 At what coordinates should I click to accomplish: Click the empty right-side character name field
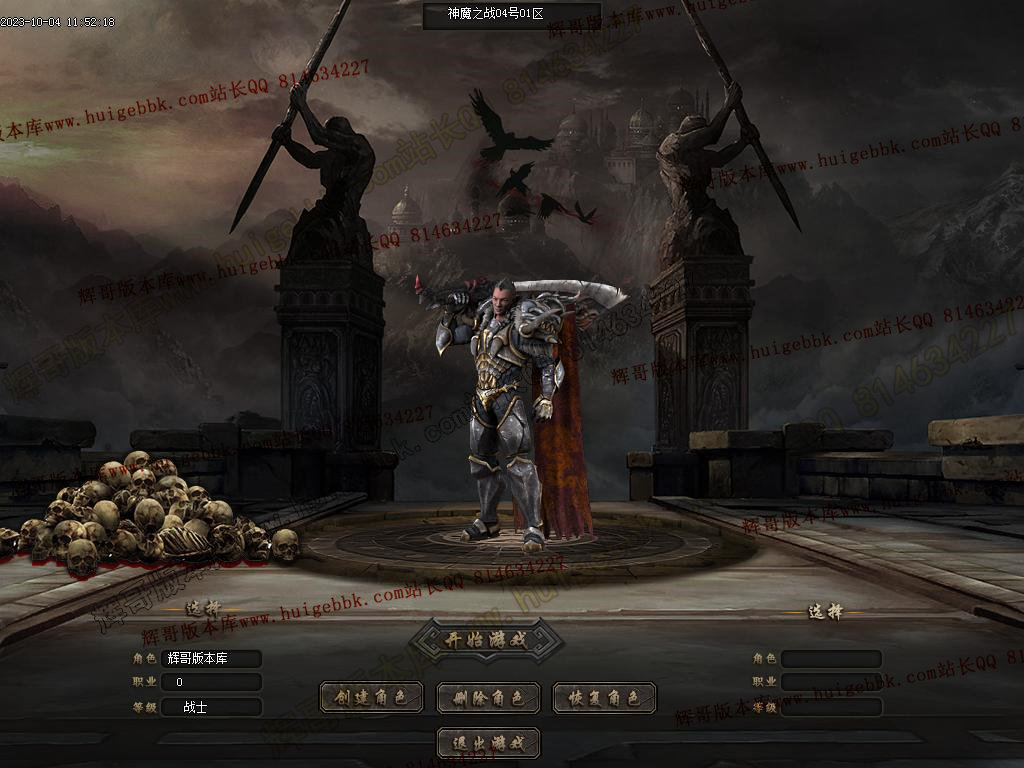(831, 659)
